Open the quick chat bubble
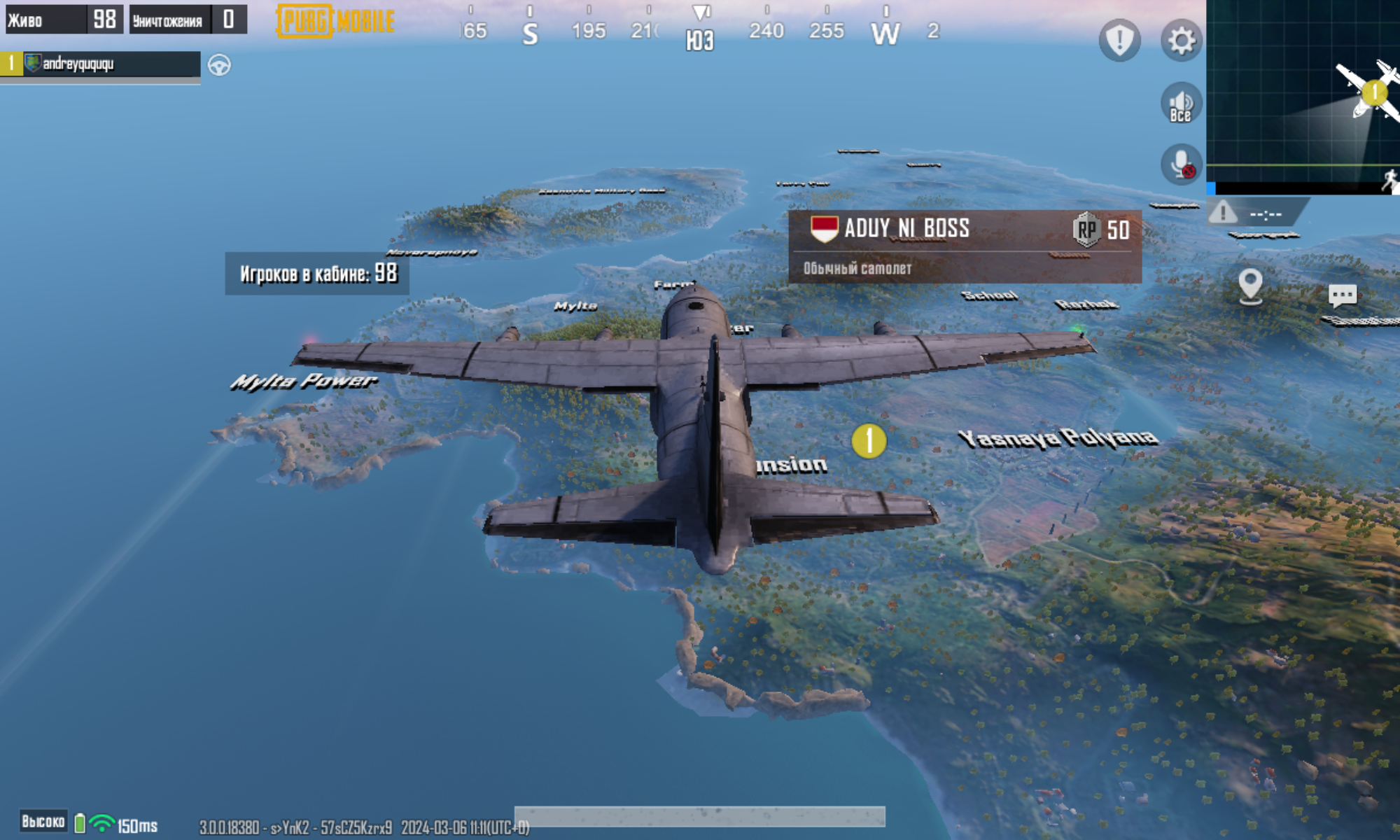This screenshot has height=840, width=1400. pyautogui.click(x=1342, y=295)
